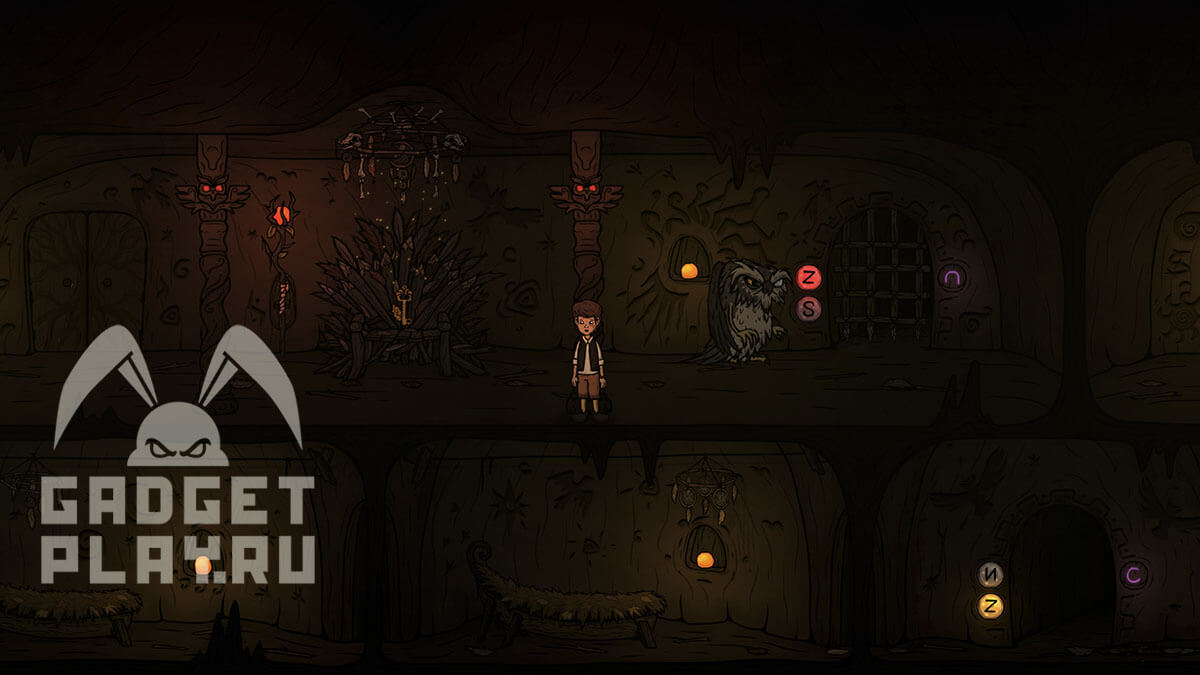The height and width of the screenshot is (675, 1200).
Task: Select the glowing yellow Z rune button
Action: pyautogui.click(x=991, y=606)
